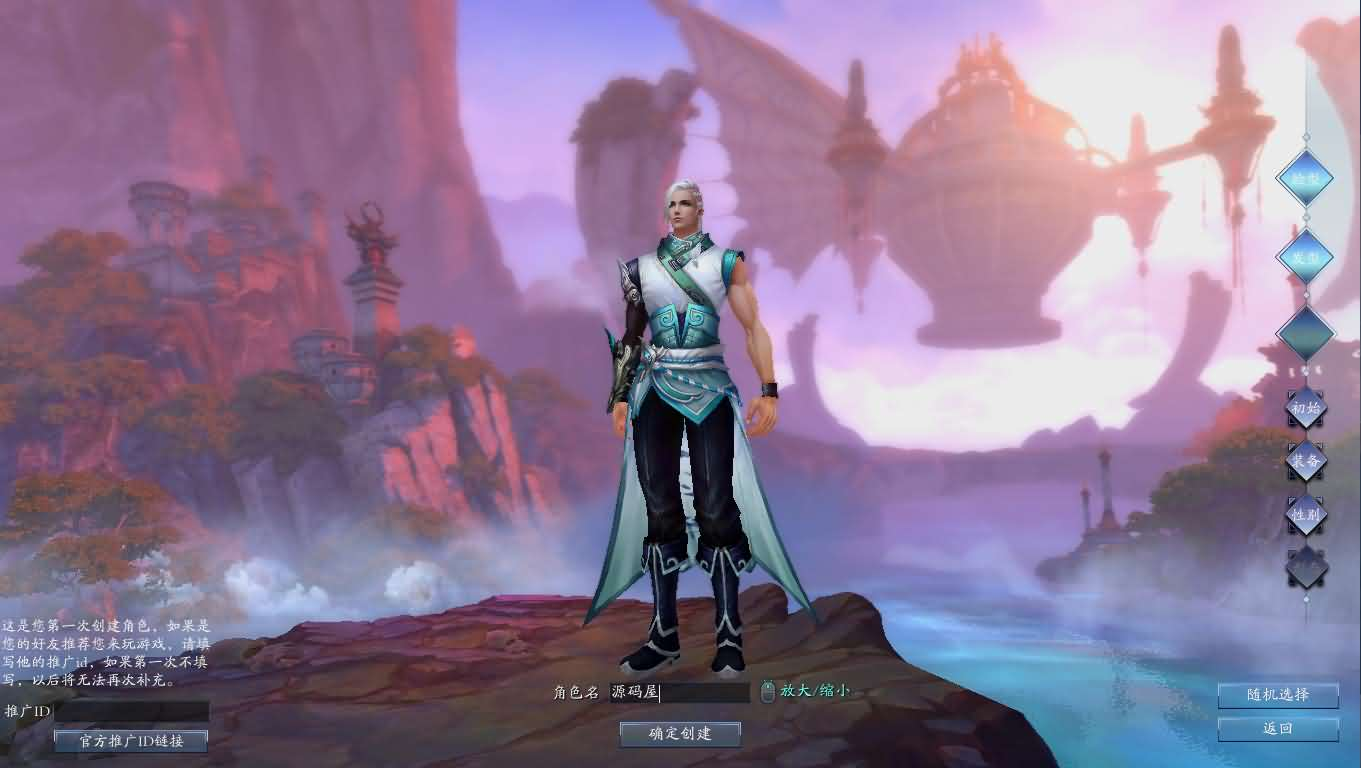Confirm character creation with 确定创建
The height and width of the screenshot is (768, 1361).
click(680, 734)
